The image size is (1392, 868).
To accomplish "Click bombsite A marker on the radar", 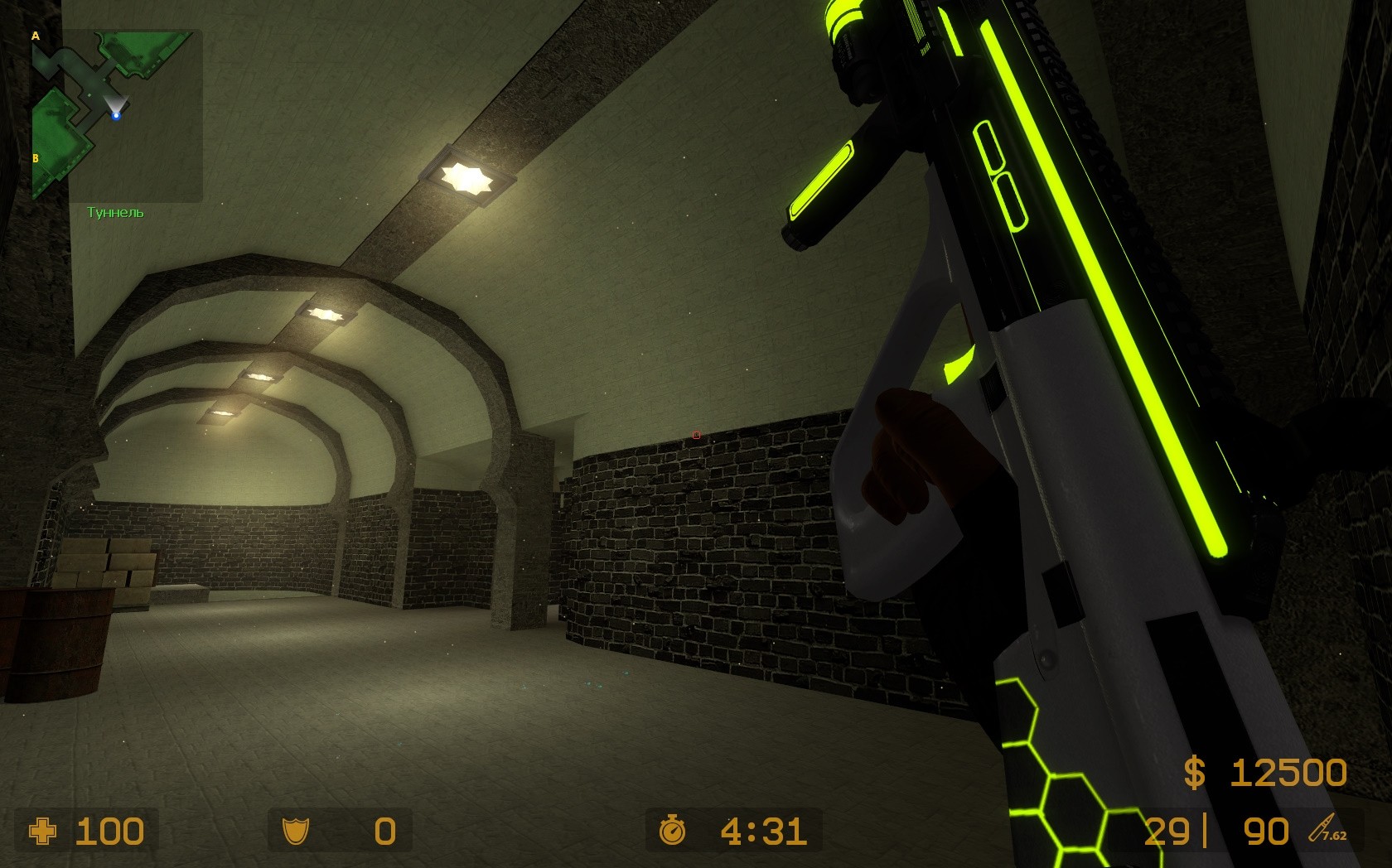I will point(36,36).
